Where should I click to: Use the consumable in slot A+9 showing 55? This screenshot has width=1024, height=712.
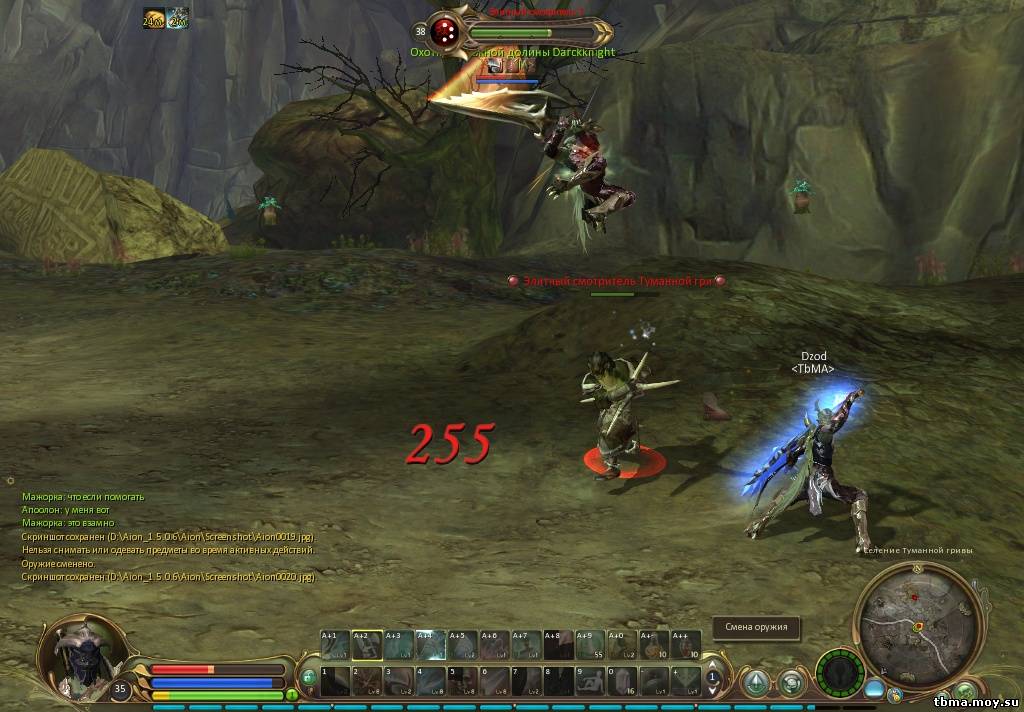[x=591, y=645]
